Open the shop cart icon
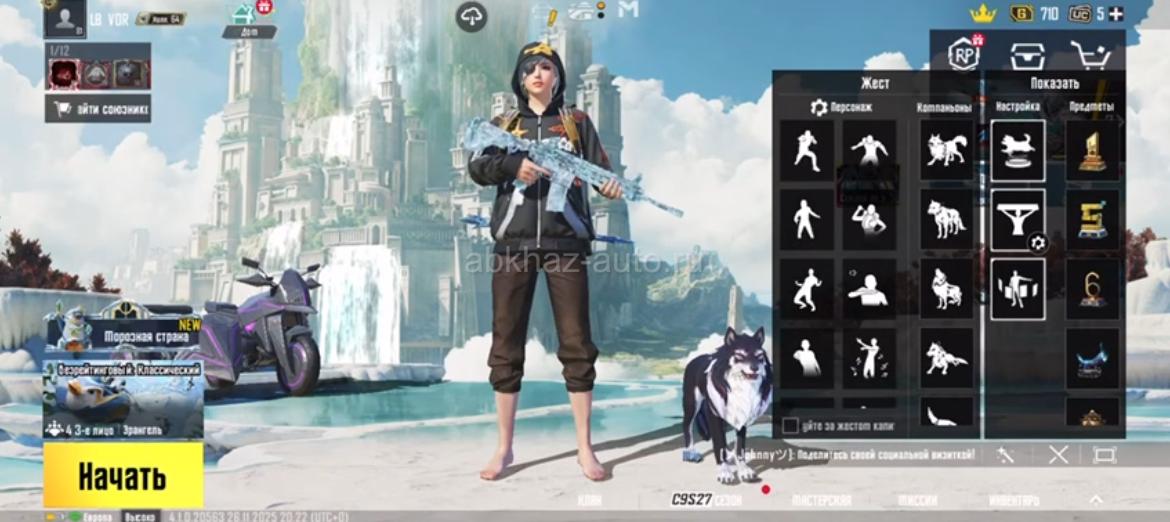Screen dimensions: 1170x522 (x=1090, y=55)
